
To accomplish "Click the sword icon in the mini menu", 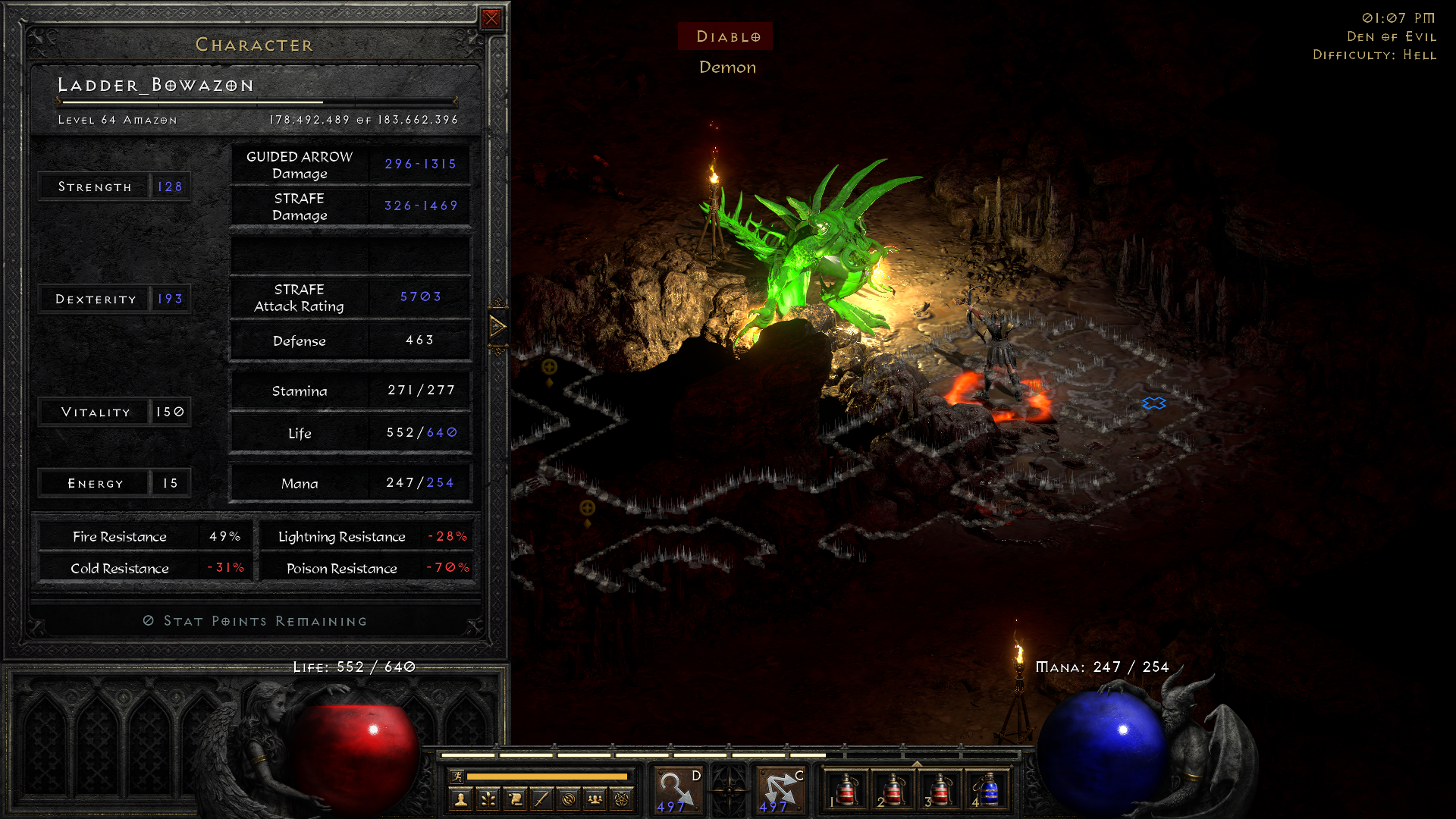I will 541,799.
